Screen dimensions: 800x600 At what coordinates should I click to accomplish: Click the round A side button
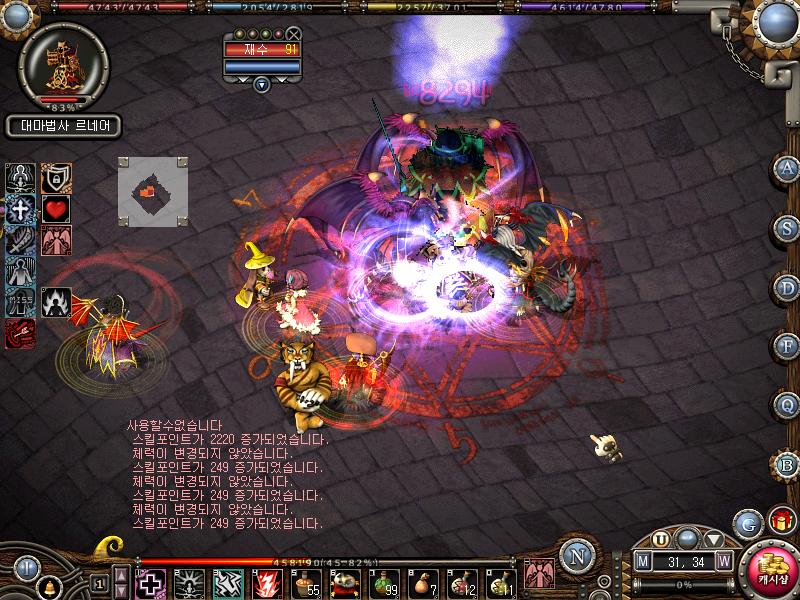click(x=788, y=168)
